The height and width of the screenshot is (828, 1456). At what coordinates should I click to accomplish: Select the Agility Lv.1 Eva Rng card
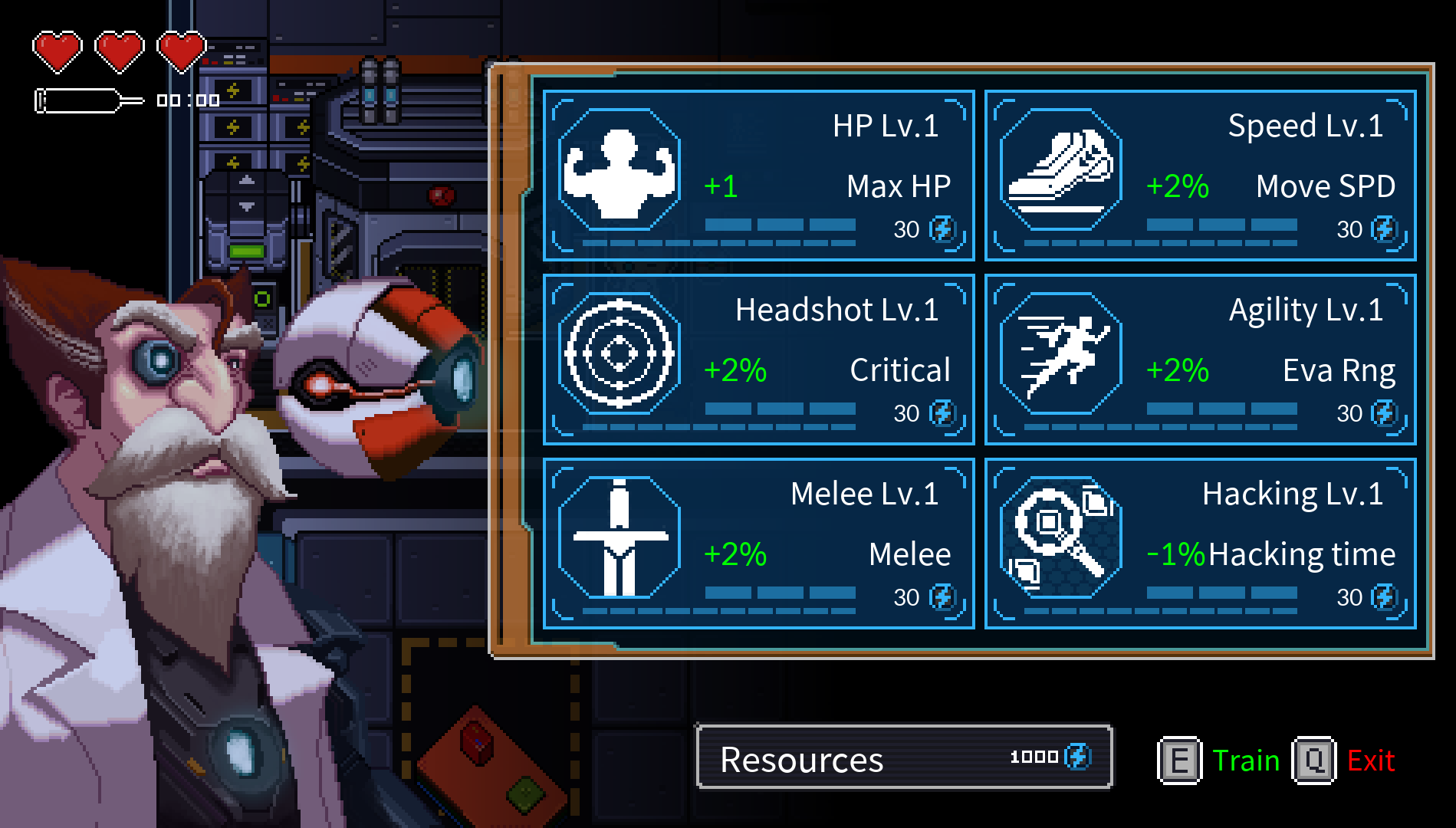(1200, 360)
